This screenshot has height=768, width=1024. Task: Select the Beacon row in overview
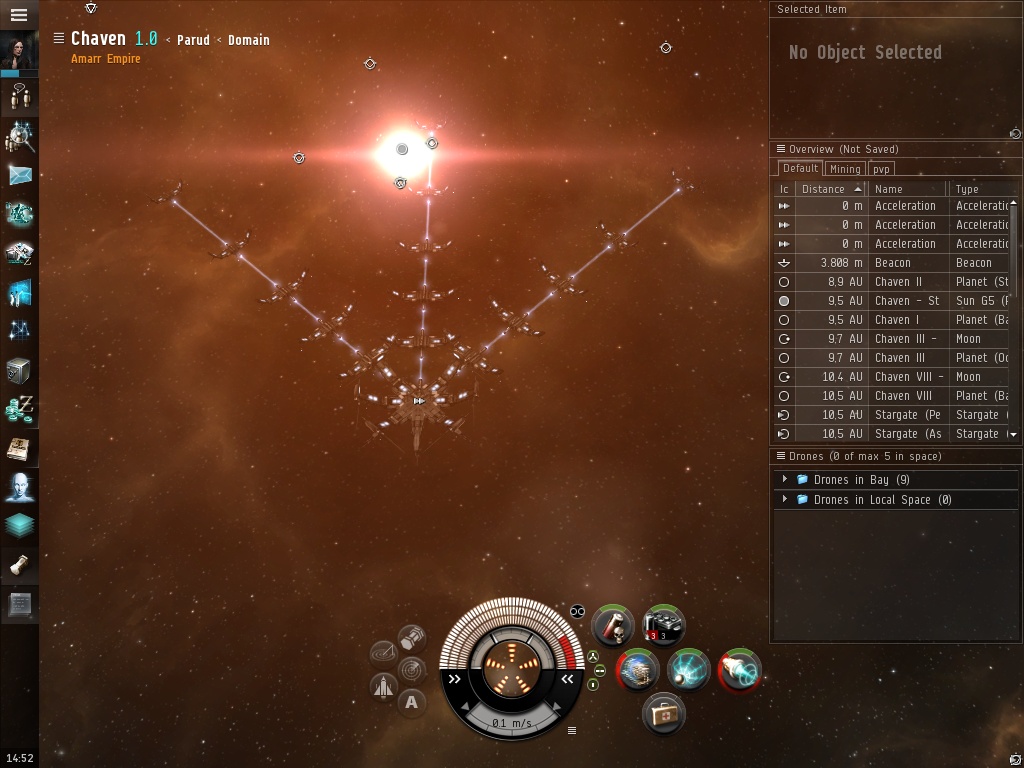click(895, 263)
